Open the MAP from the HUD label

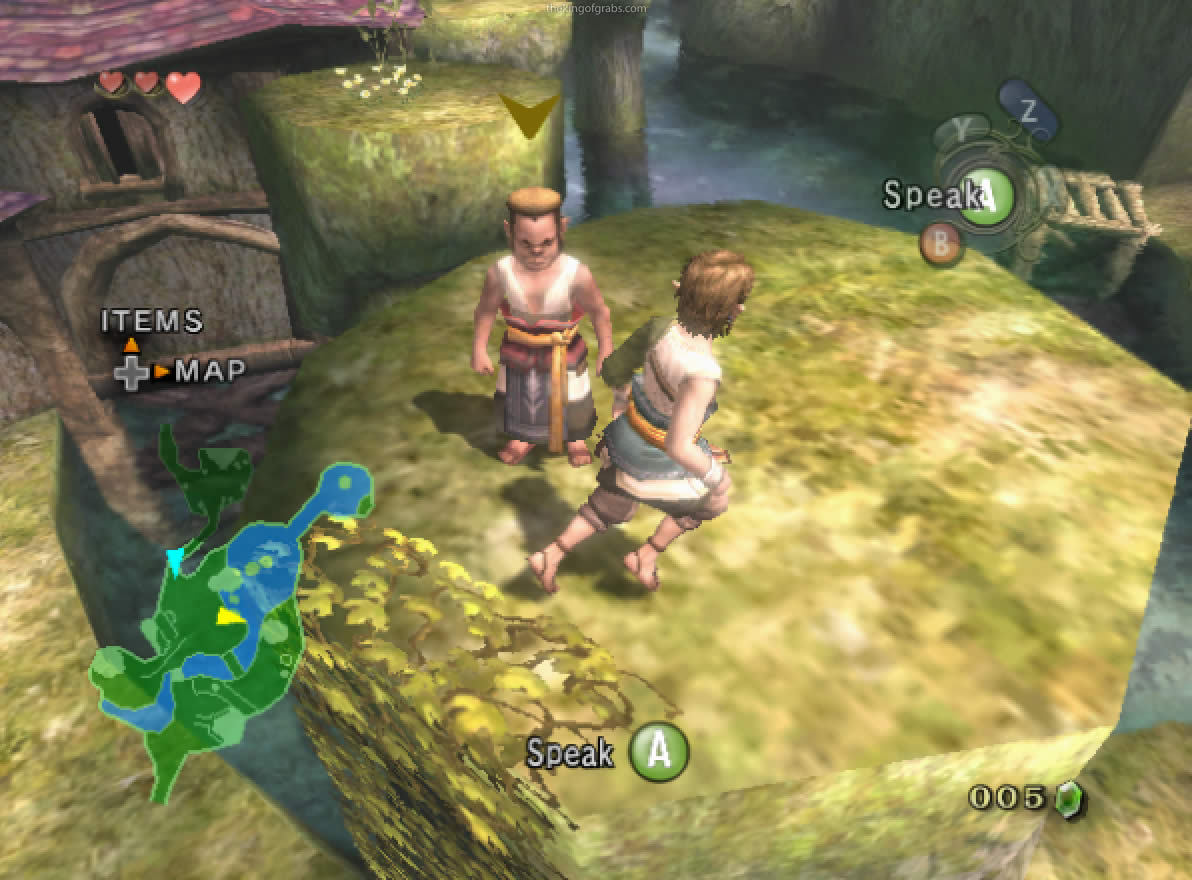pos(210,372)
